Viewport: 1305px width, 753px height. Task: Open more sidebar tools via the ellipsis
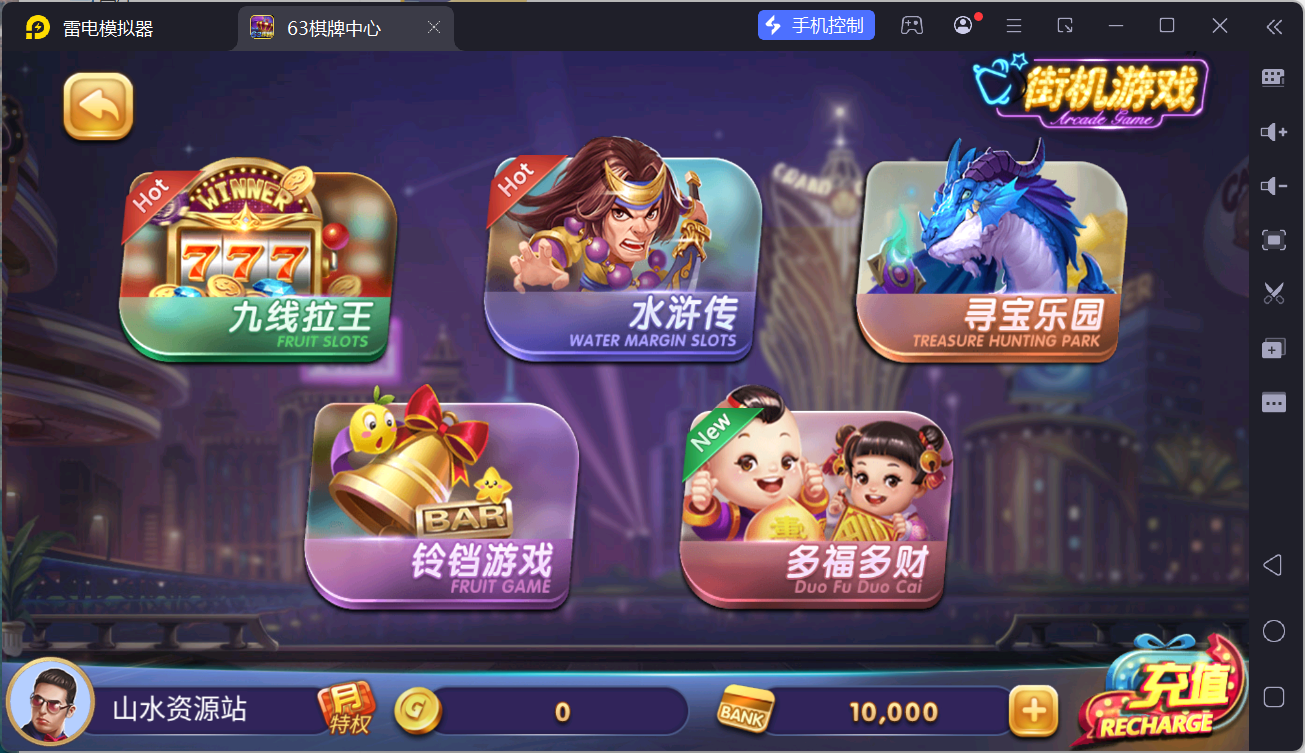click(x=1273, y=402)
